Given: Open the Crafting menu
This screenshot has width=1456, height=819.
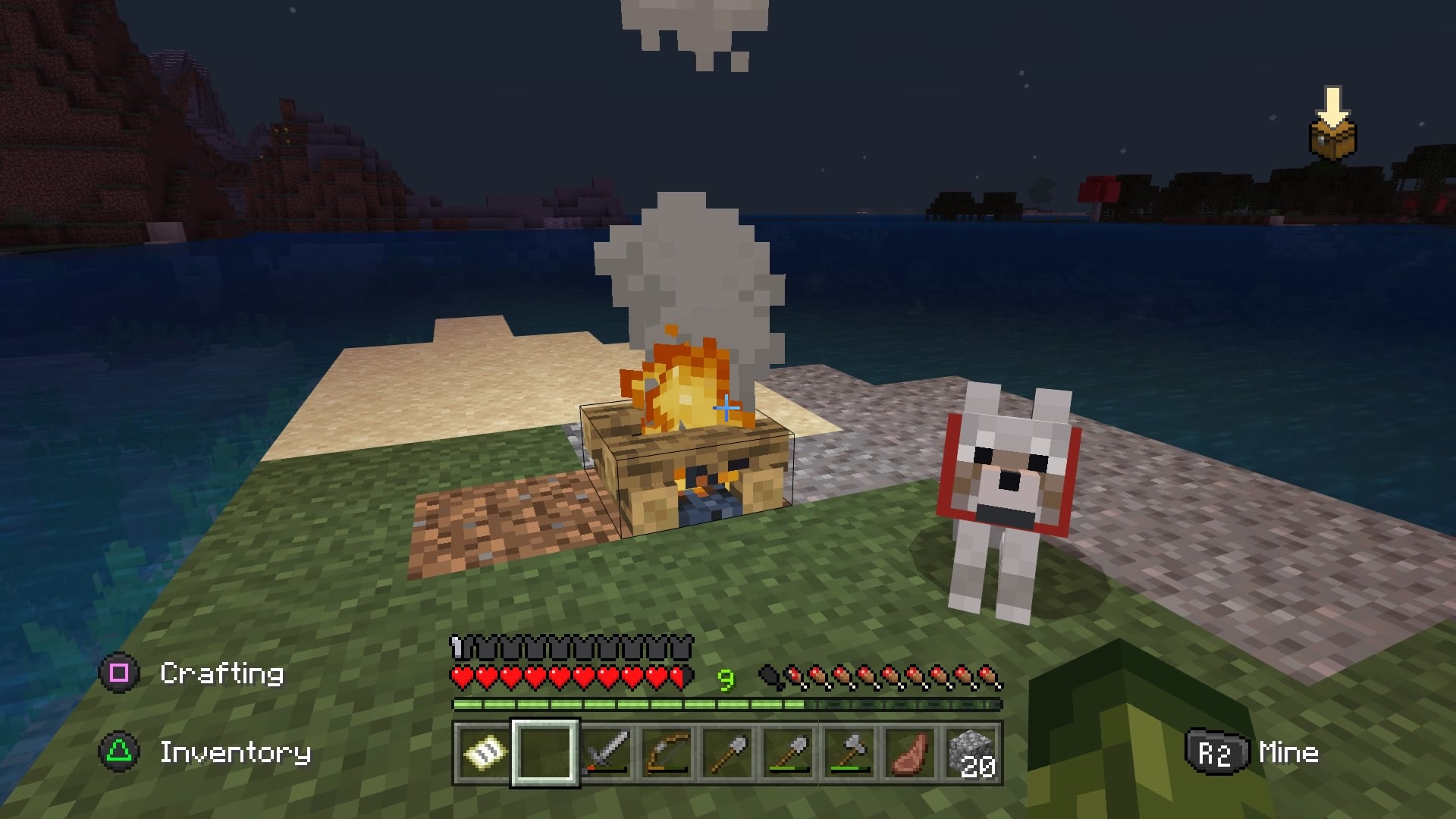Looking at the screenshot, I should point(224,674).
